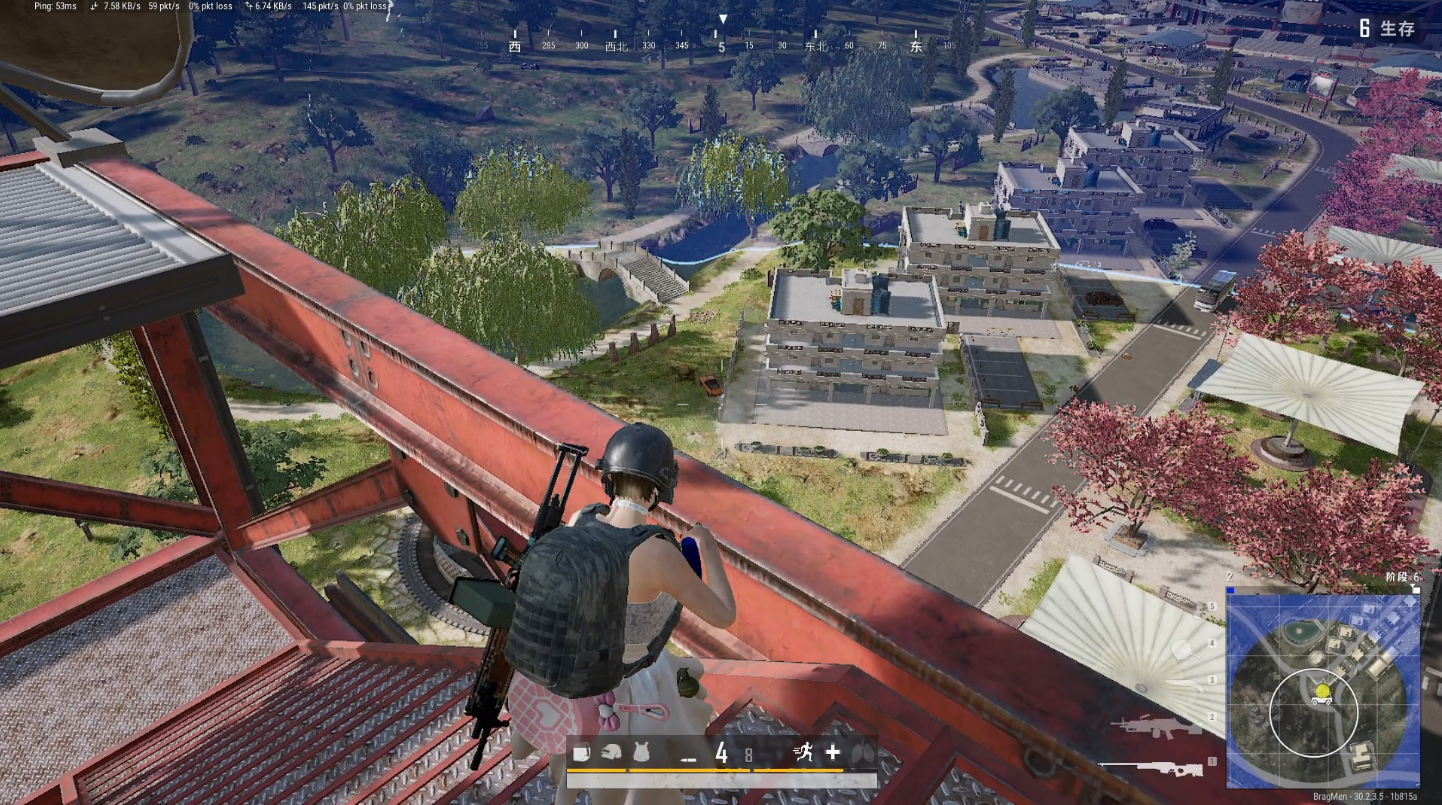Select the plus-sign healing boost icon
Viewport: 1442px width, 805px height.
coord(832,754)
